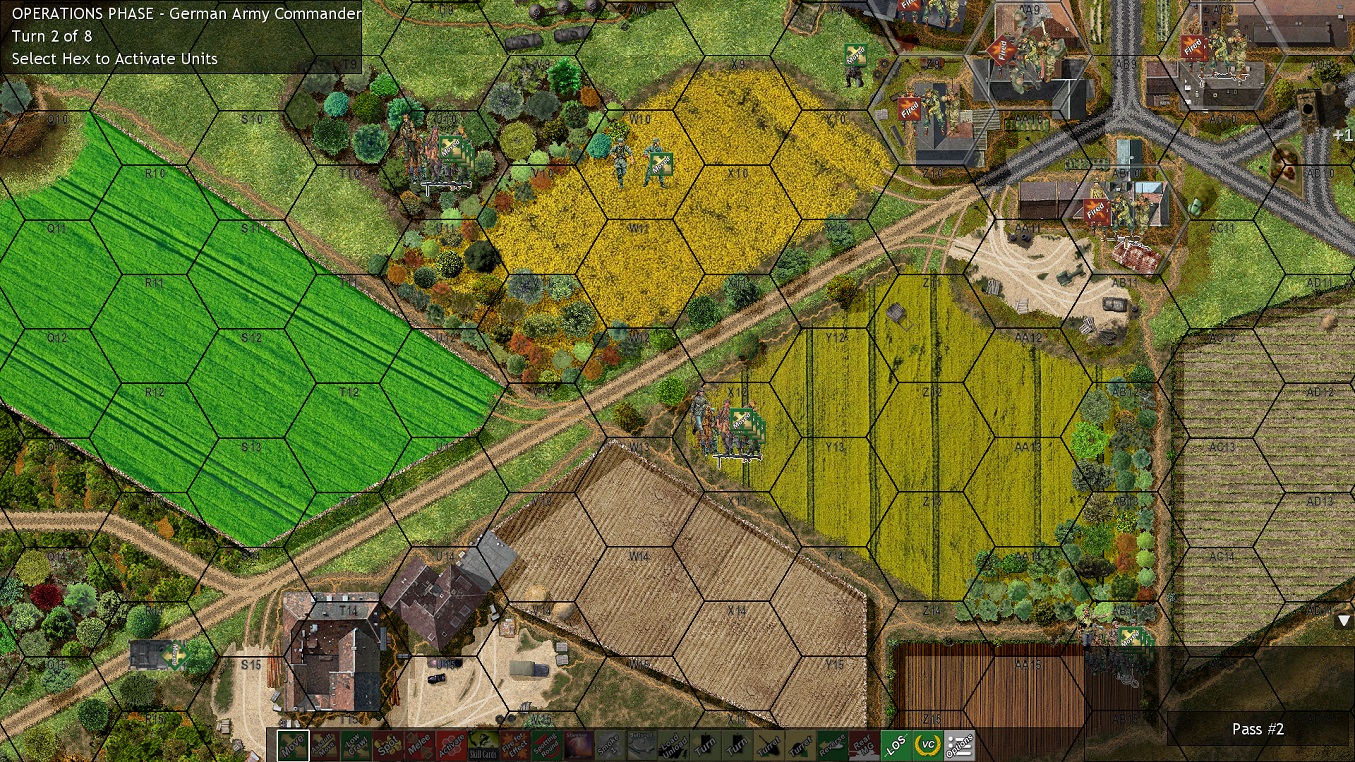Click the Spot order icon
The height and width of the screenshot is (762, 1355).
pos(390,744)
